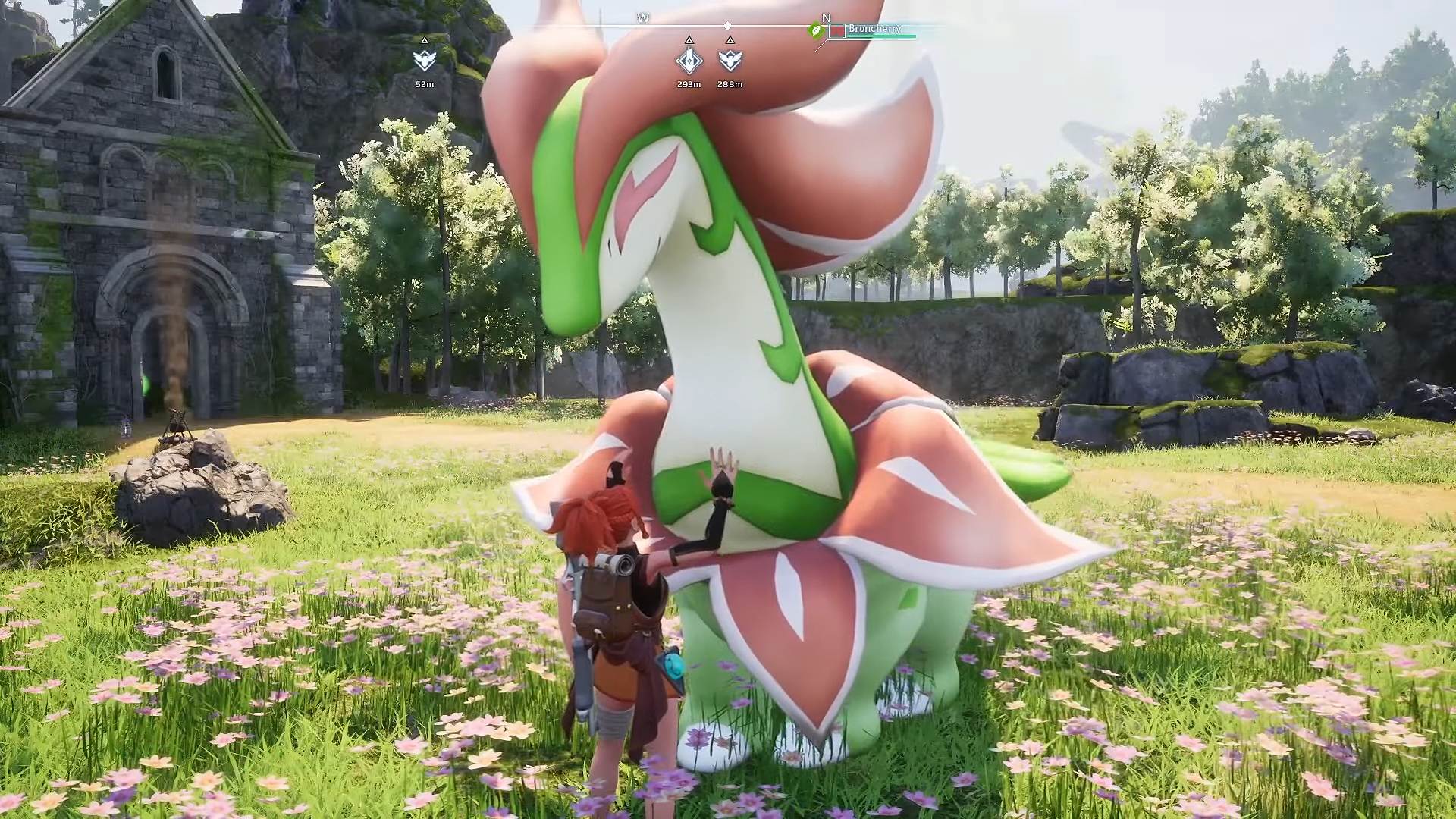The image size is (1456, 819).
Task: Select the winged marker showing 288m
Action: 730,60
